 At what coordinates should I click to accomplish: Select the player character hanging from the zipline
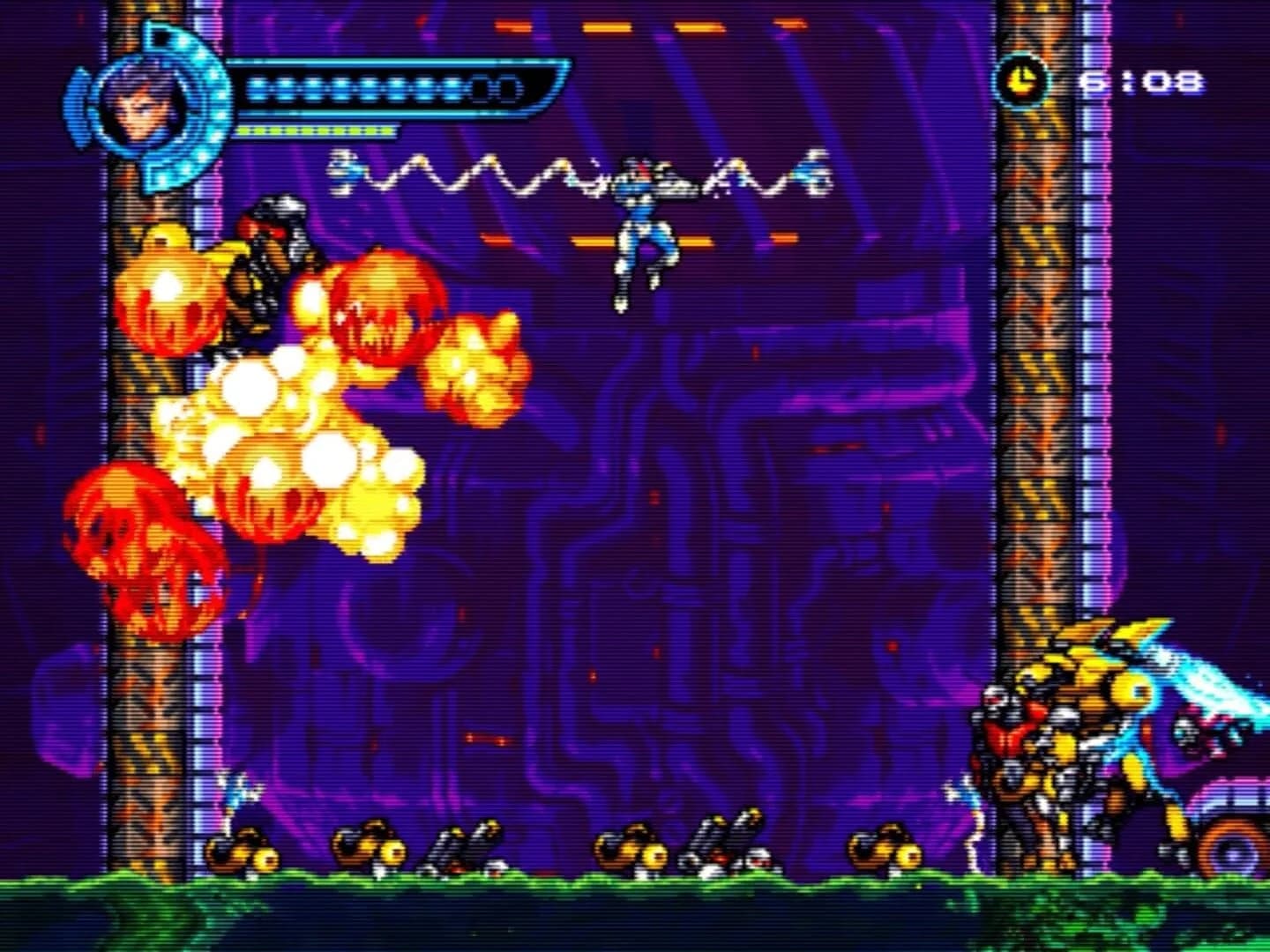[x=642, y=229]
